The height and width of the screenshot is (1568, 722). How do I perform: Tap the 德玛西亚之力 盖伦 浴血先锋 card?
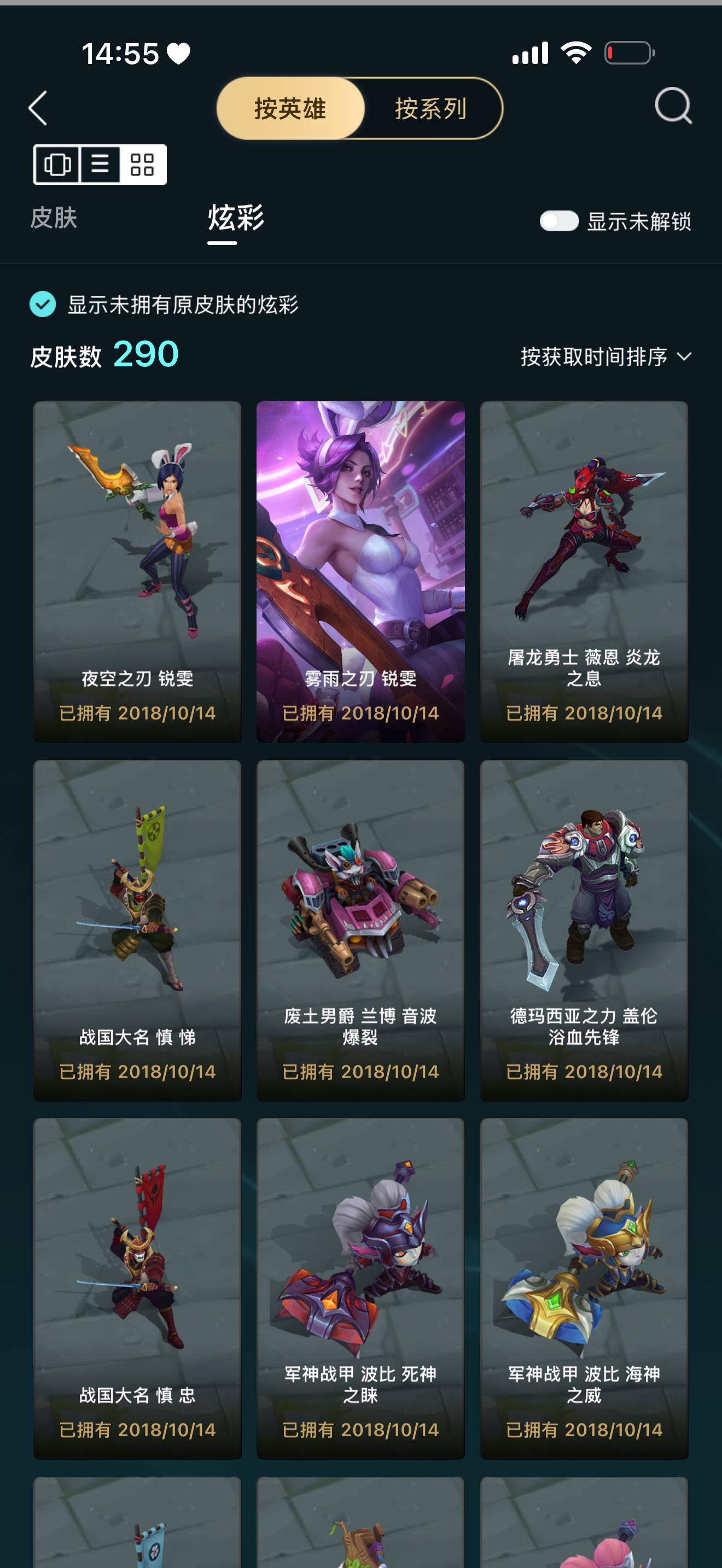tap(584, 931)
